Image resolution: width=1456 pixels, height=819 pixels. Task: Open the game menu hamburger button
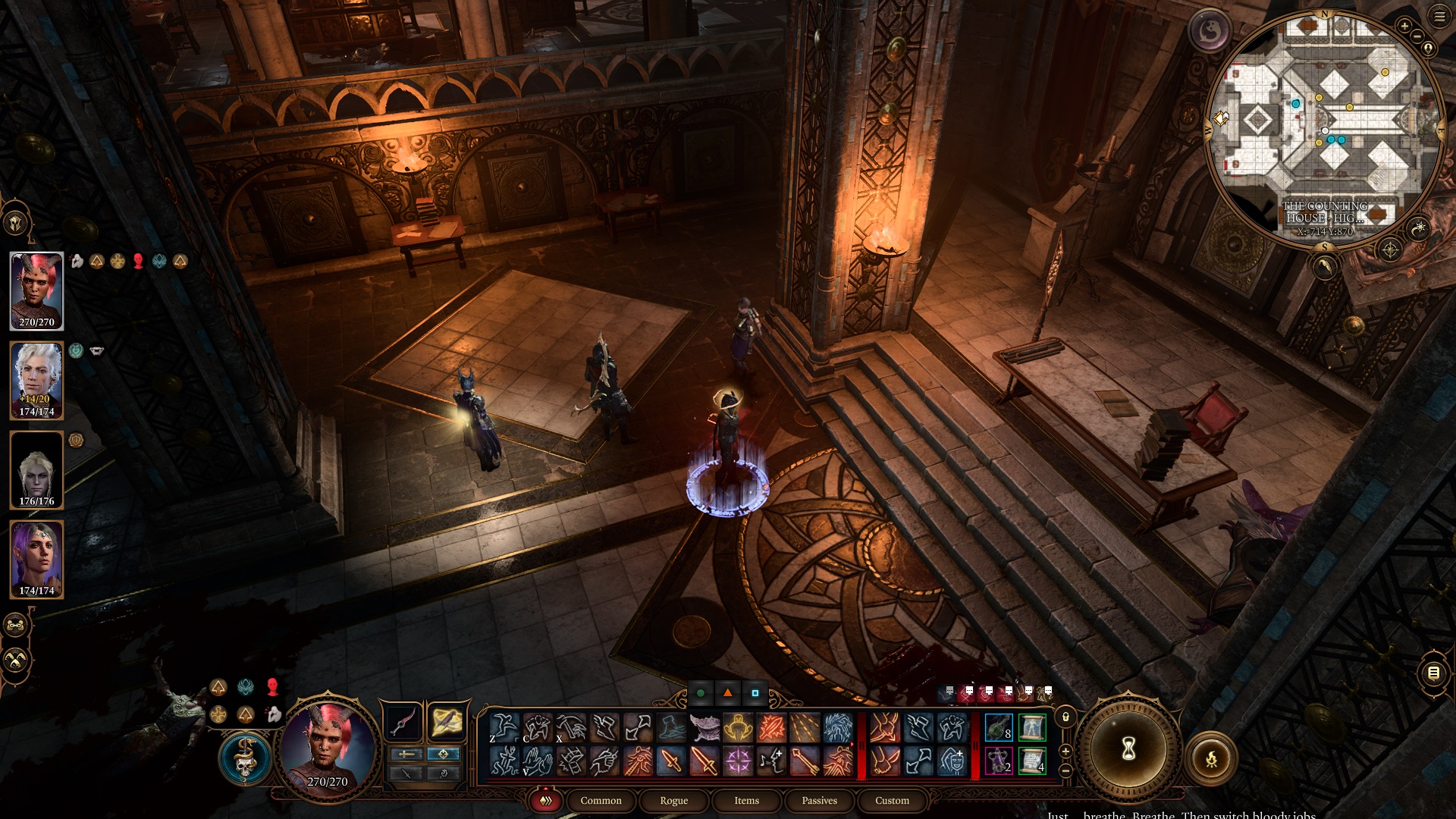[x=1439, y=17]
